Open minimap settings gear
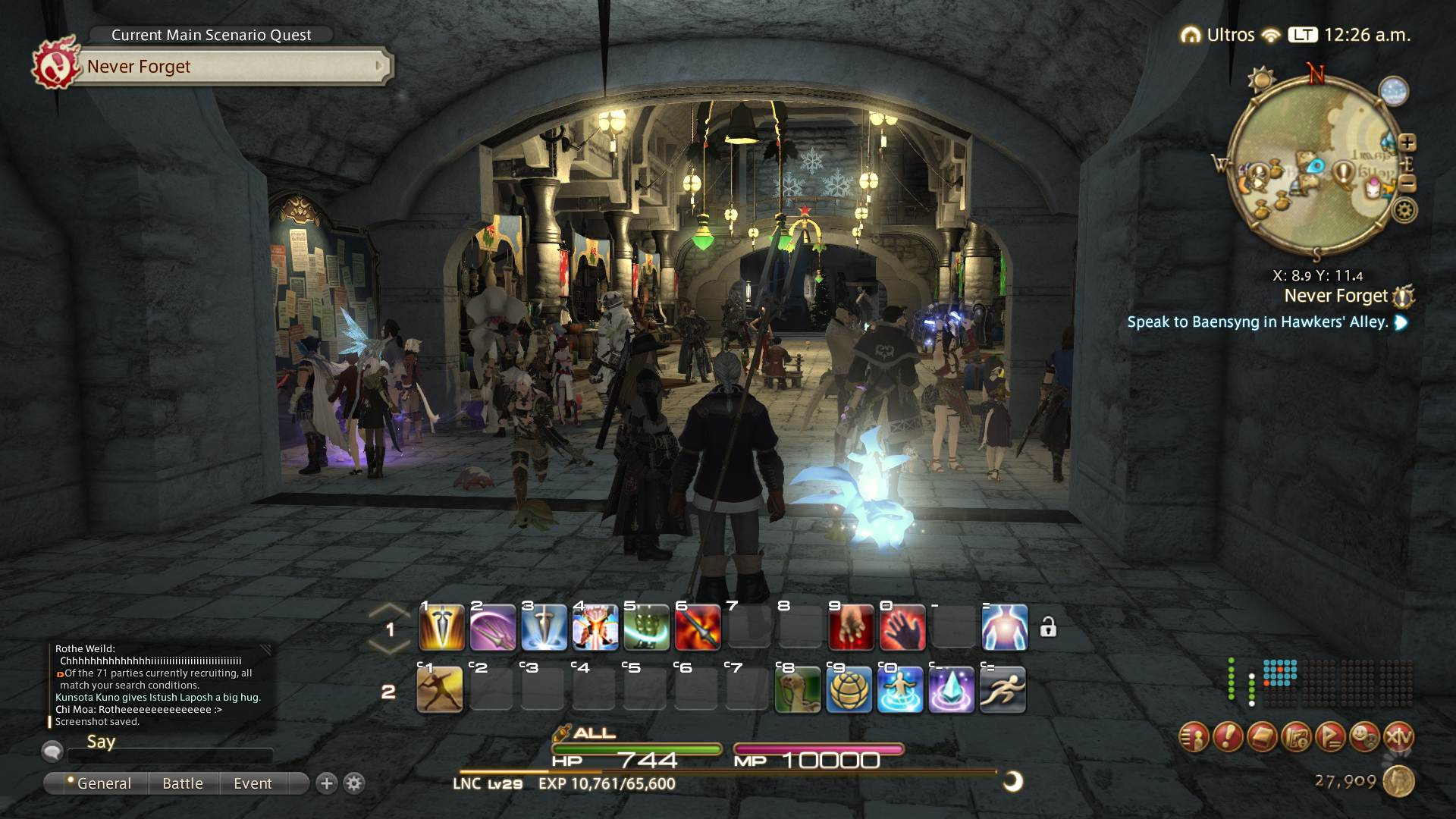 [x=1404, y=210]
